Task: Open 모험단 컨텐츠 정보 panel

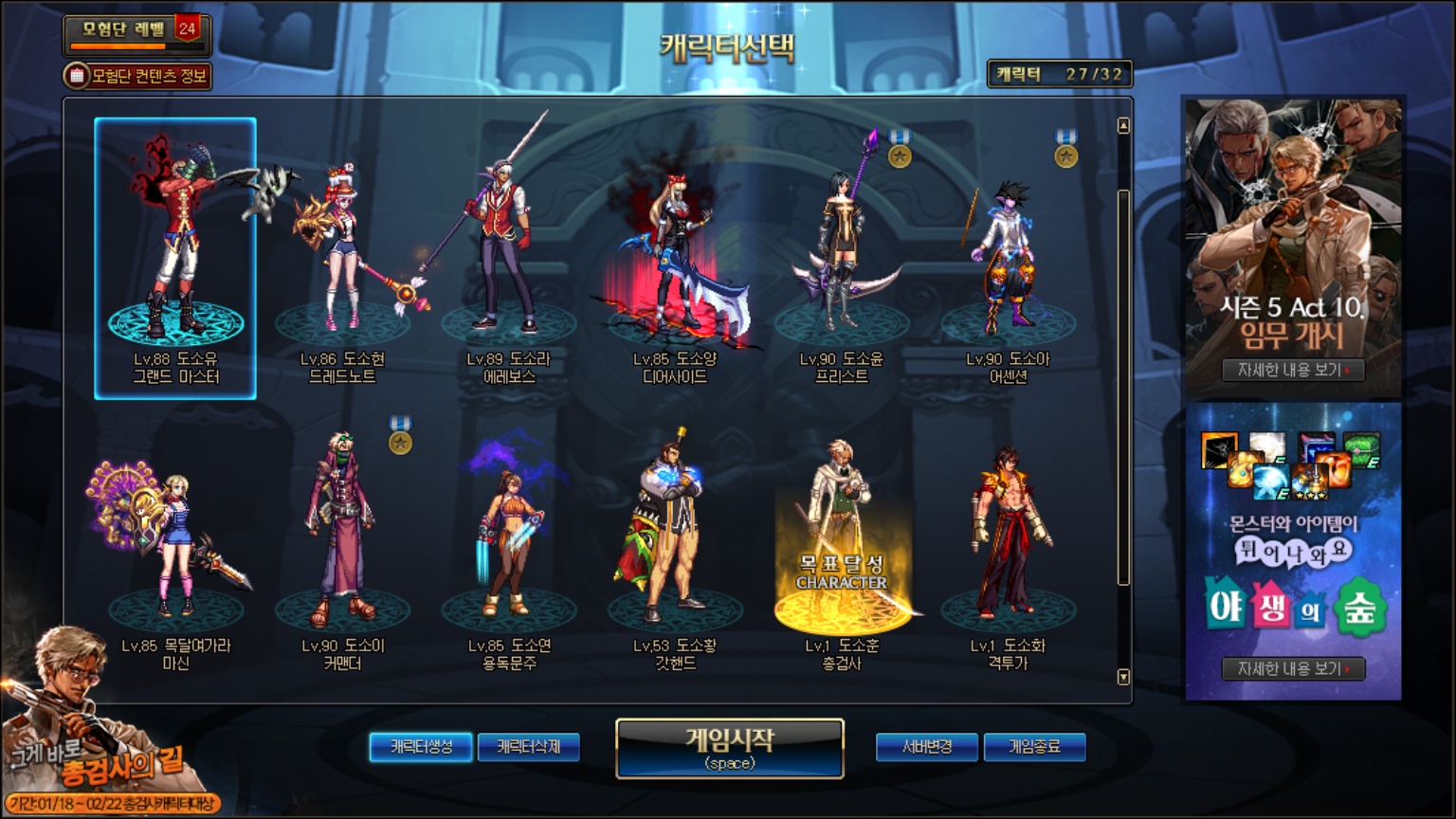Action: [137, 76]
